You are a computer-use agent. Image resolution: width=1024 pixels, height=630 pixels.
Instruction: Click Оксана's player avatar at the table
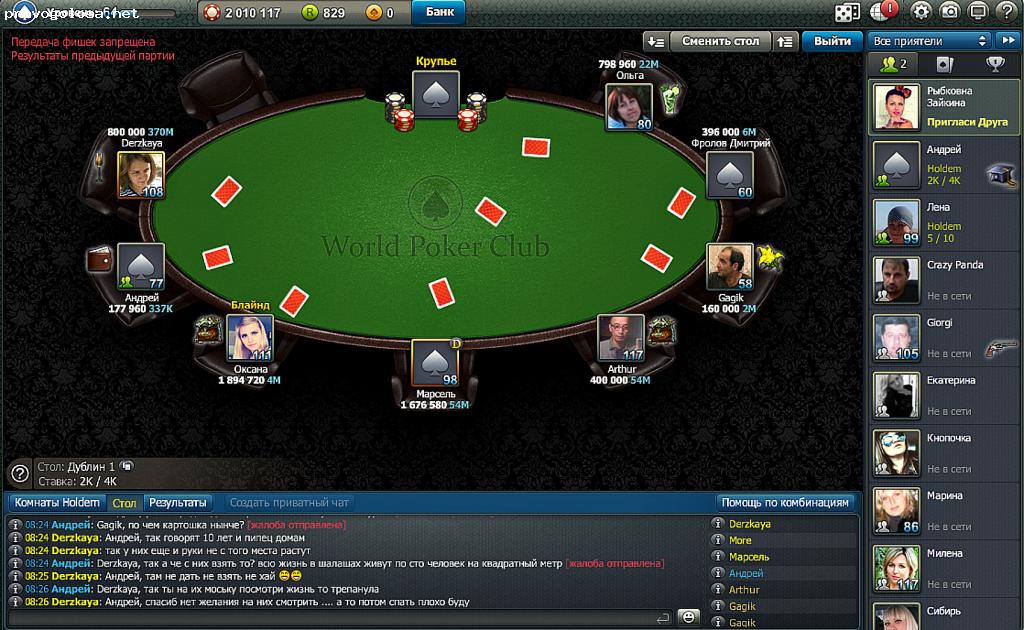[x=249, y=337]
